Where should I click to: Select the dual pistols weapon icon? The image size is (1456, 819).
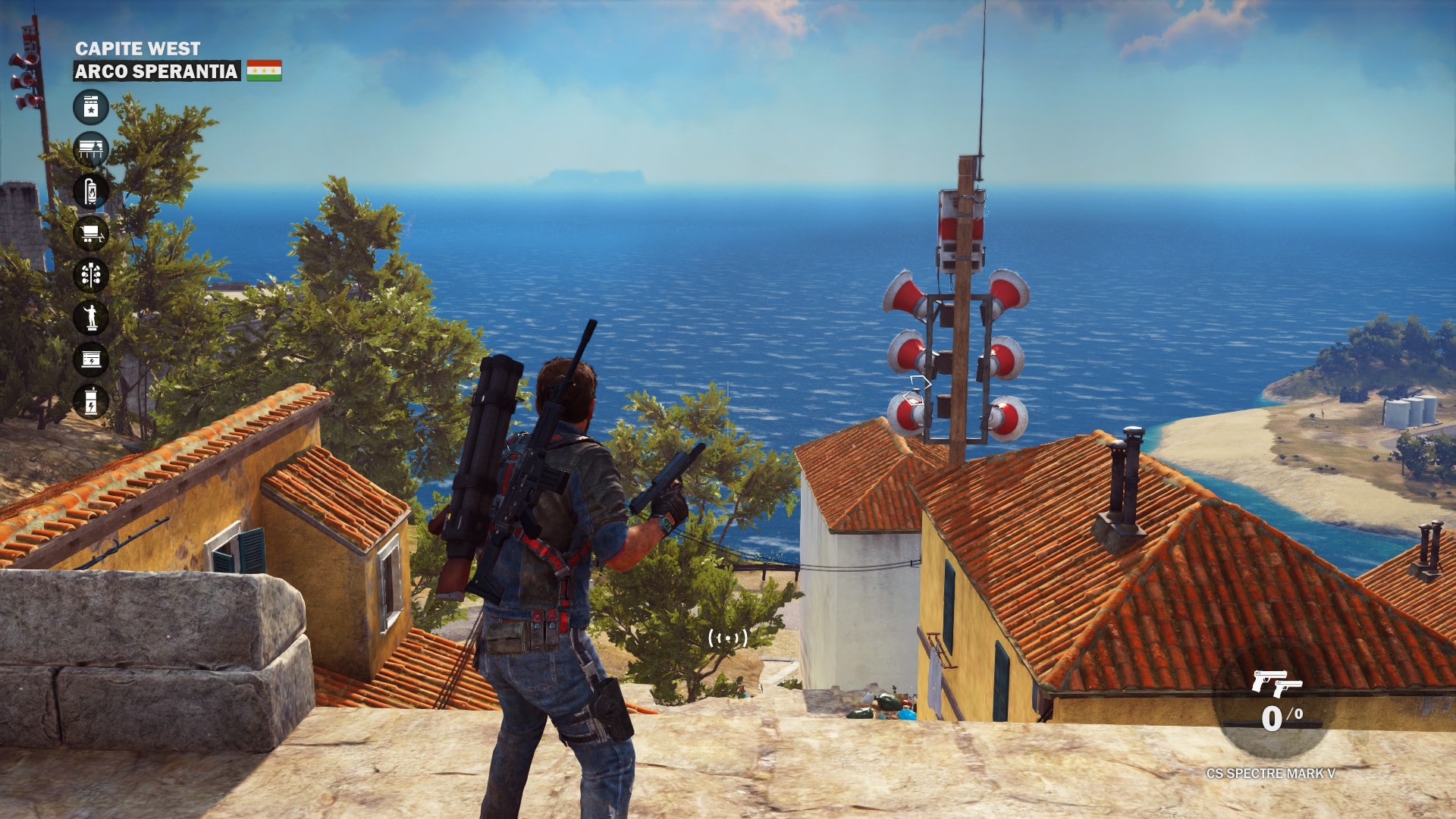[1276, 683]
